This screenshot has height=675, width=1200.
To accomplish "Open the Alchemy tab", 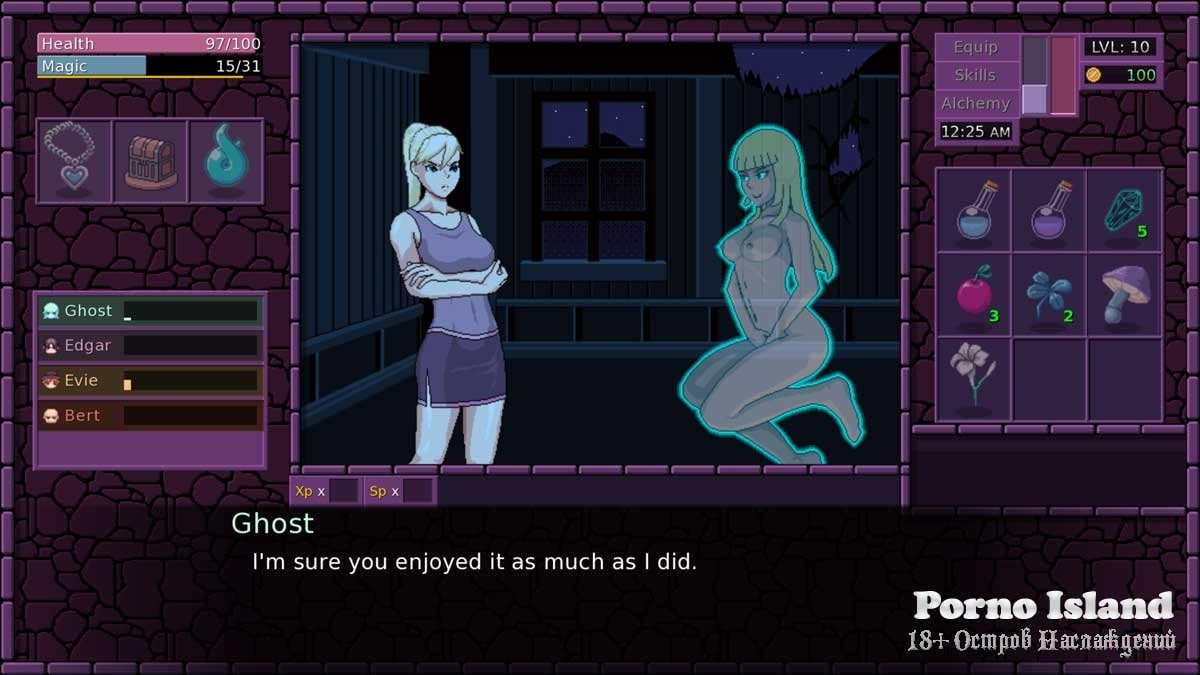I will [975, 103].
